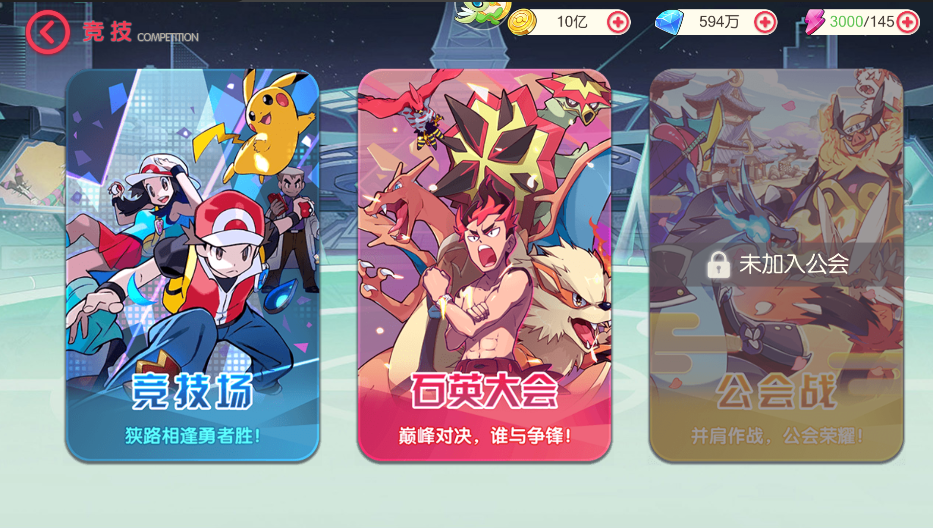Screen dimensions: 933x528
Task: Select the 石英大会 tournament card
Action: (484, 265)
